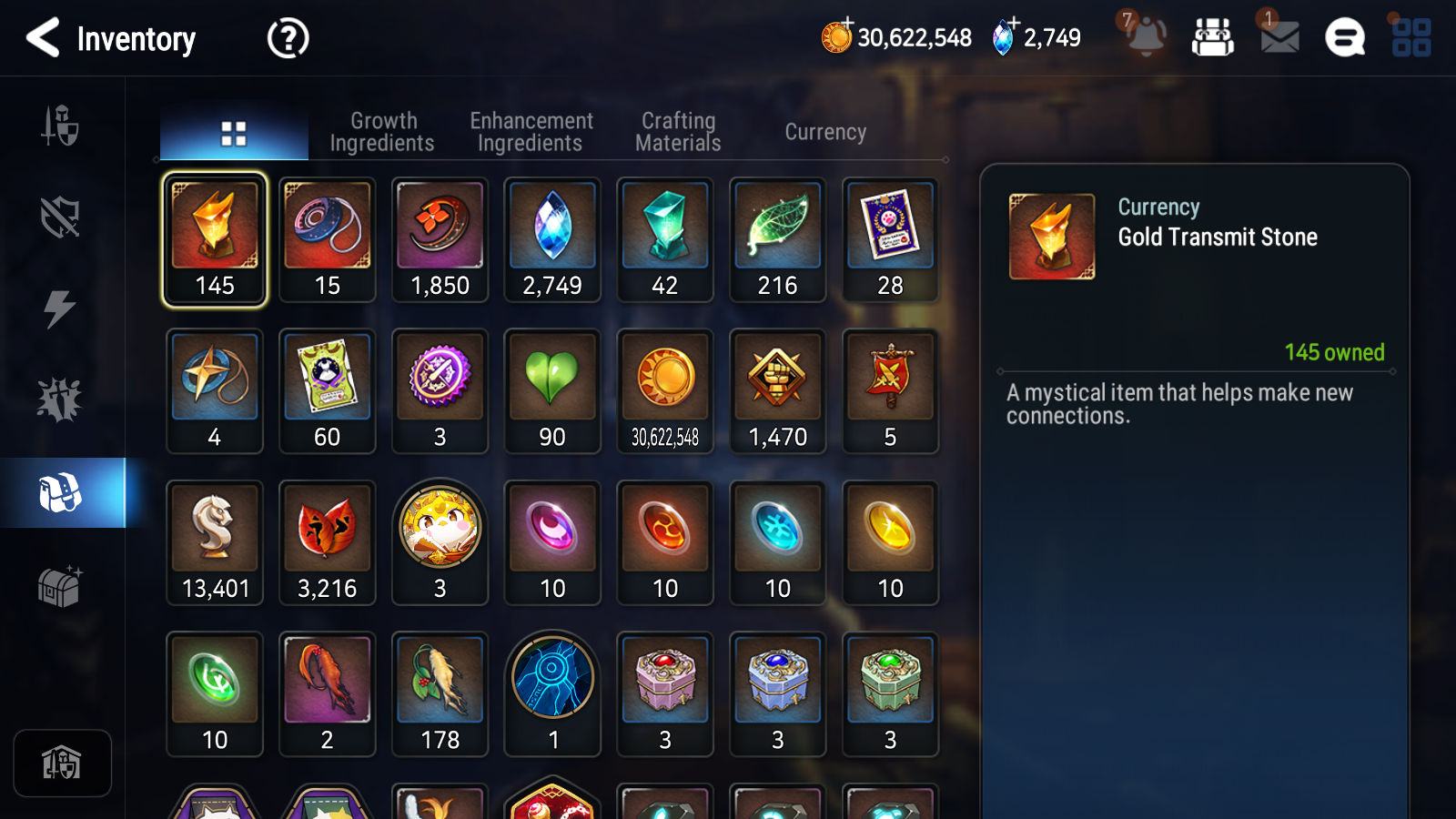This screenshot has width=1456, height=819.
Task: Click the notification bell icon
Action: pos(1146,38)
